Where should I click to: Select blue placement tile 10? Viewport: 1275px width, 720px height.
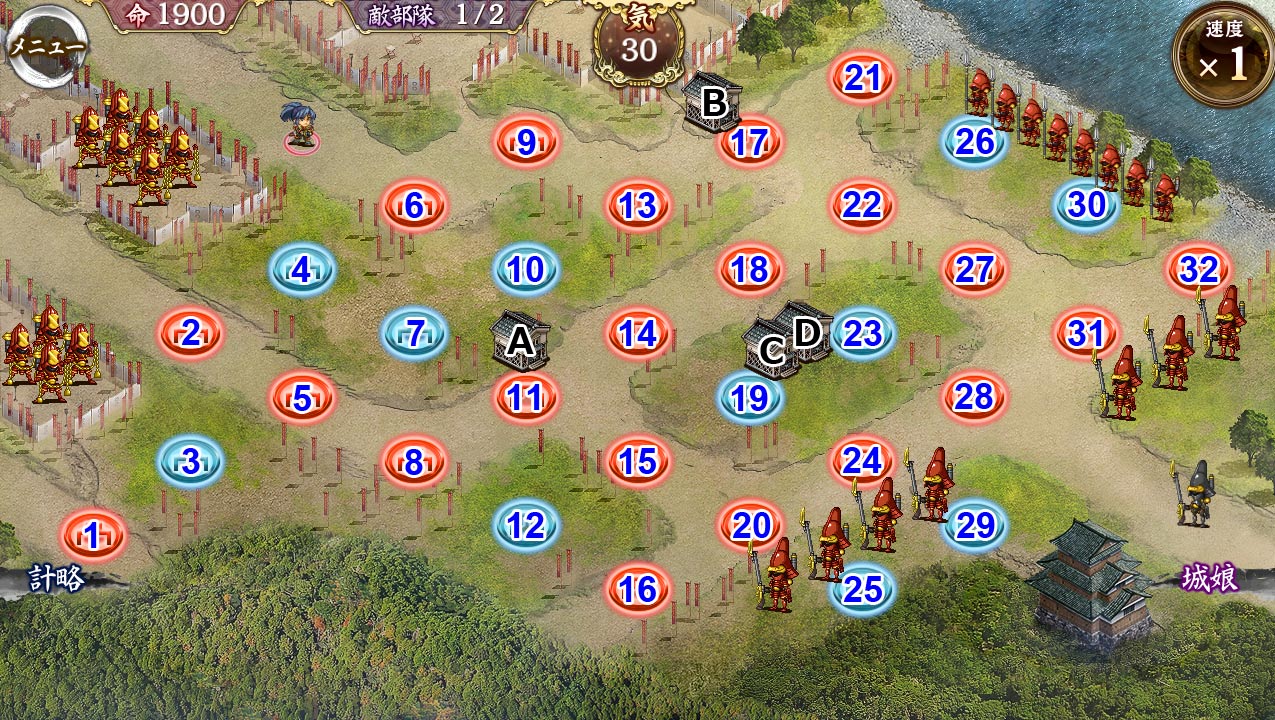526,269
